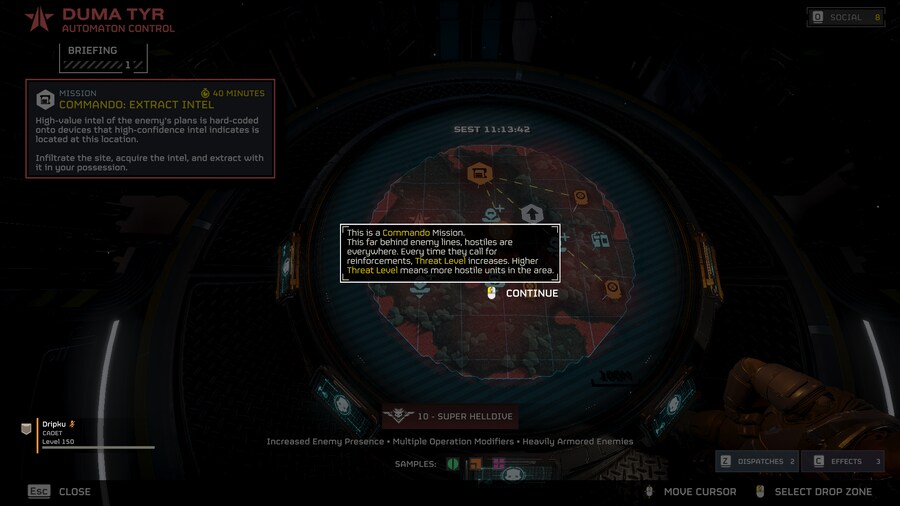The width and height of the screenshot is (900, 506).
Task: Open the Commando: Extract Intel mission card
Action: [x=150, y=129]
